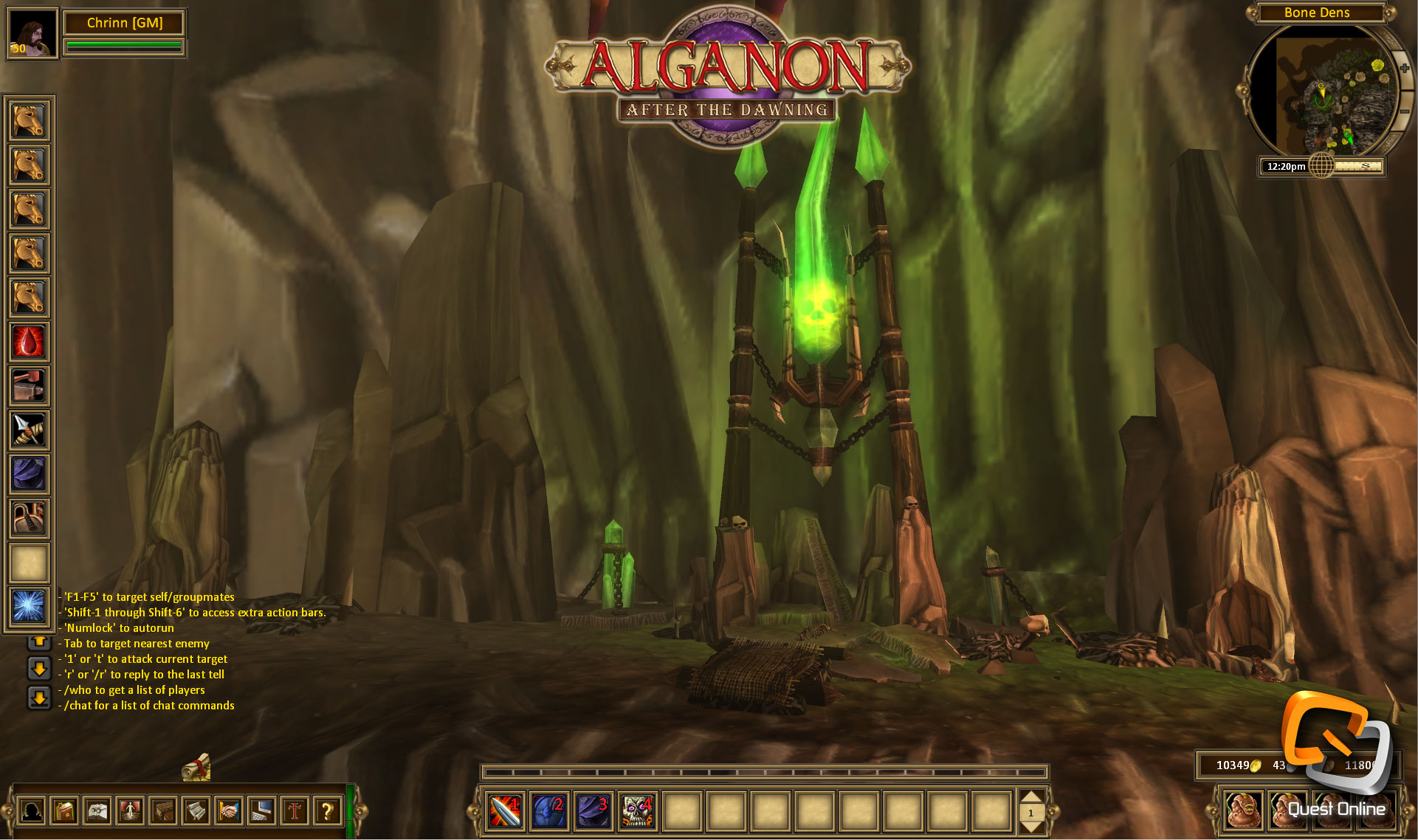Viewport: 1418px width, 840px height.
Task: Open the character panel silhouette icon
Action: 32,811
